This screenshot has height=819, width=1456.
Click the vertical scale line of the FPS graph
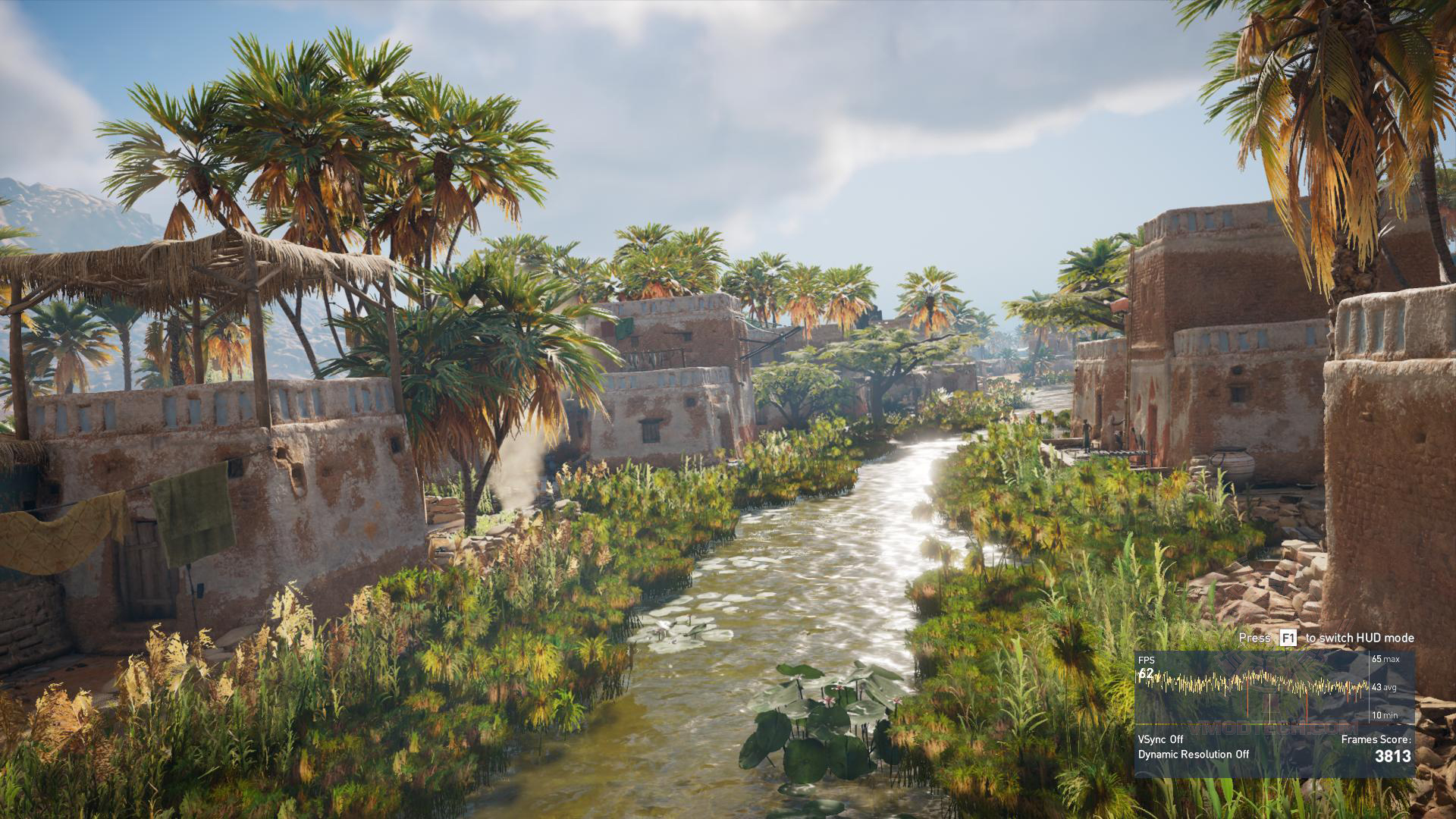[1369, 687]
